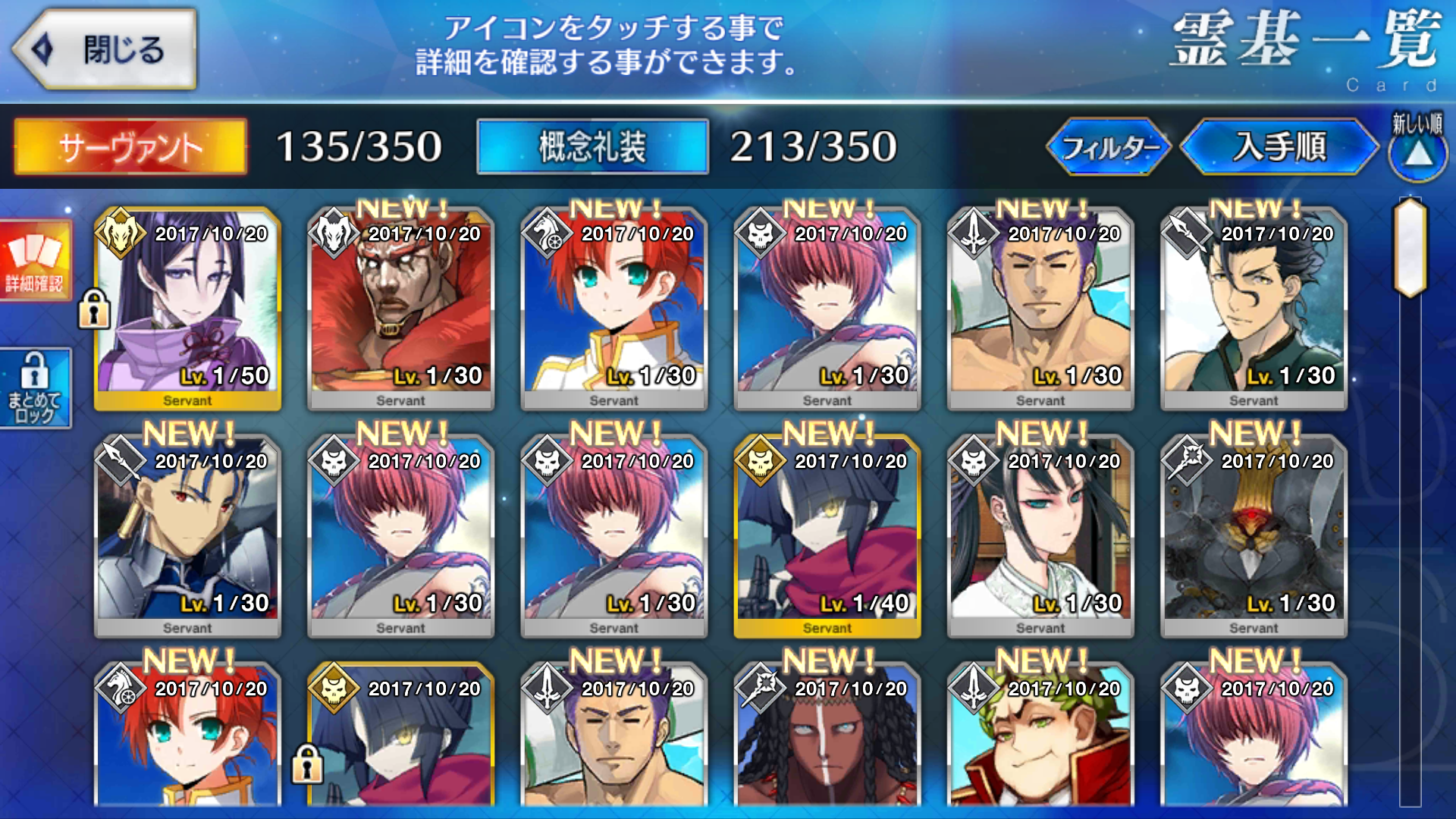Activate the まとめてロック bulk lock button
Screen dimensions: 1456x819
(35, 388)
